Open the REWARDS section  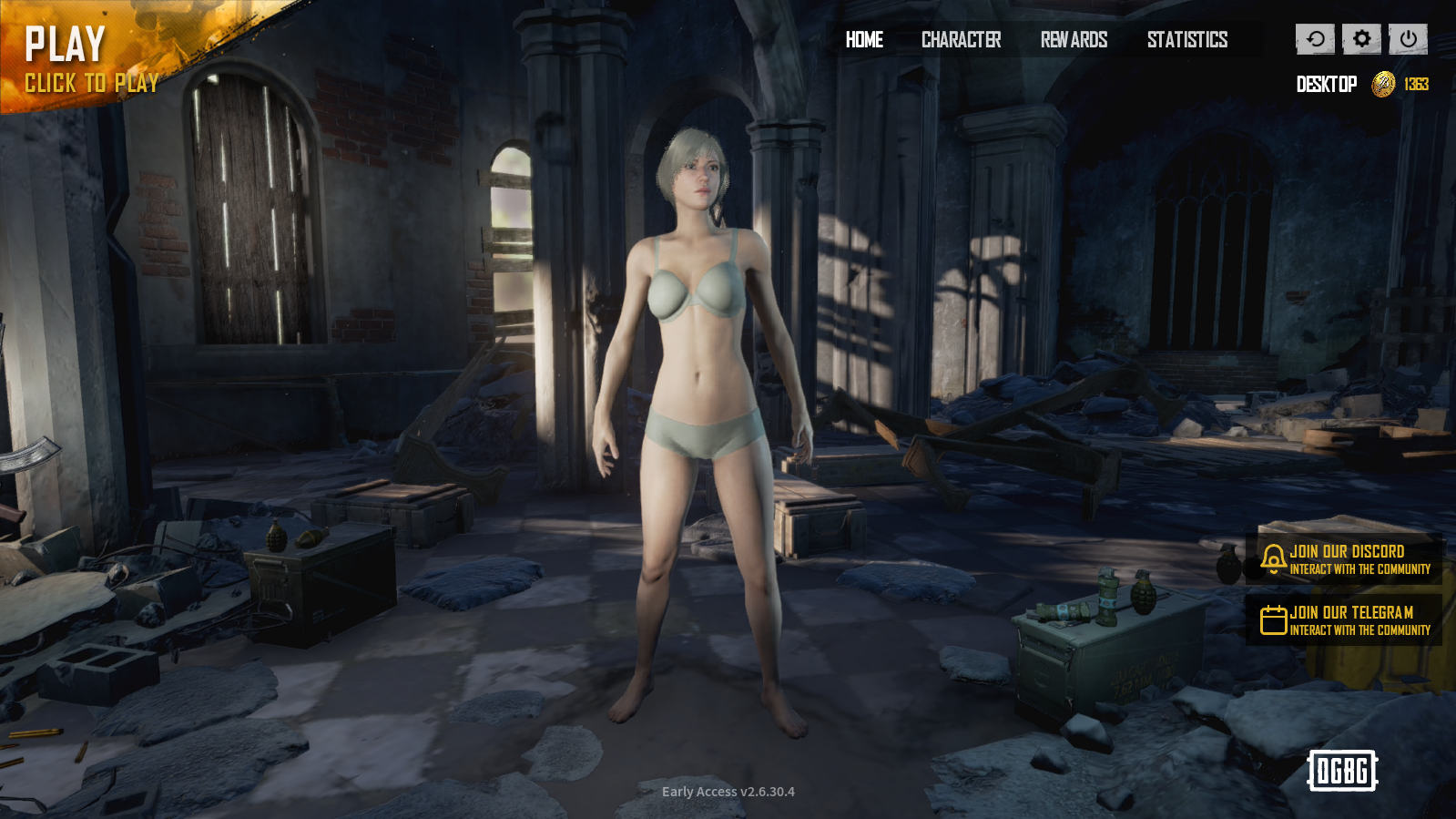(x=1075, y=40)
